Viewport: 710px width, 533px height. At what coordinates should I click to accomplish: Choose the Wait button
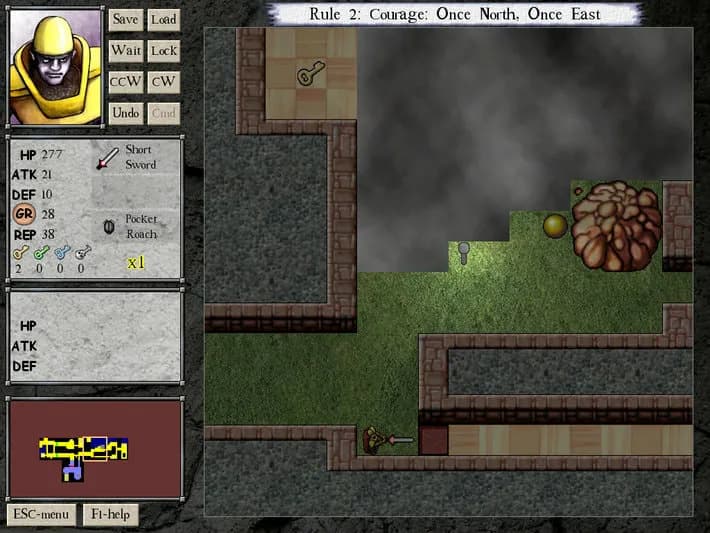pos(125,50)
